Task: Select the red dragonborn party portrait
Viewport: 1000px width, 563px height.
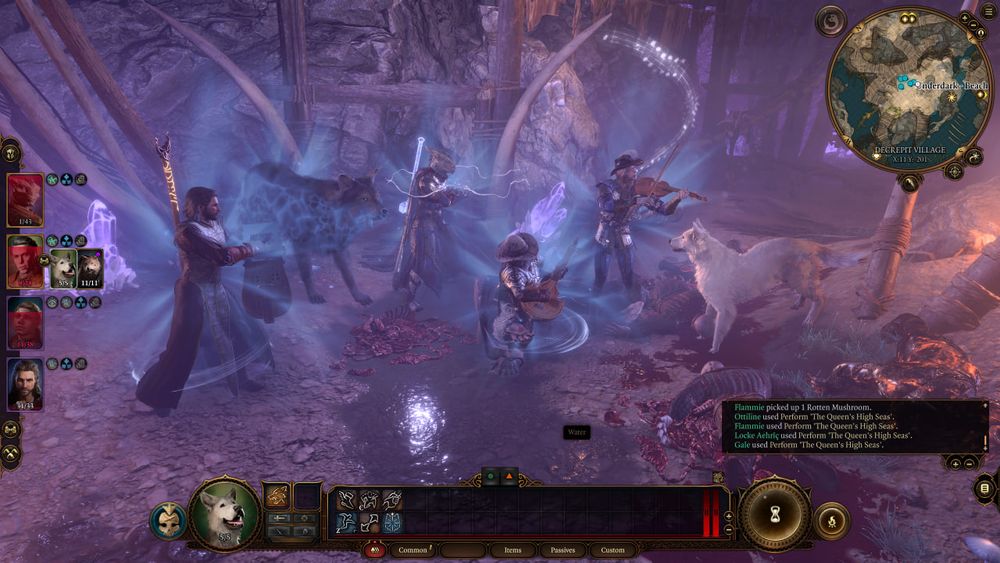Action: [25, 200]
